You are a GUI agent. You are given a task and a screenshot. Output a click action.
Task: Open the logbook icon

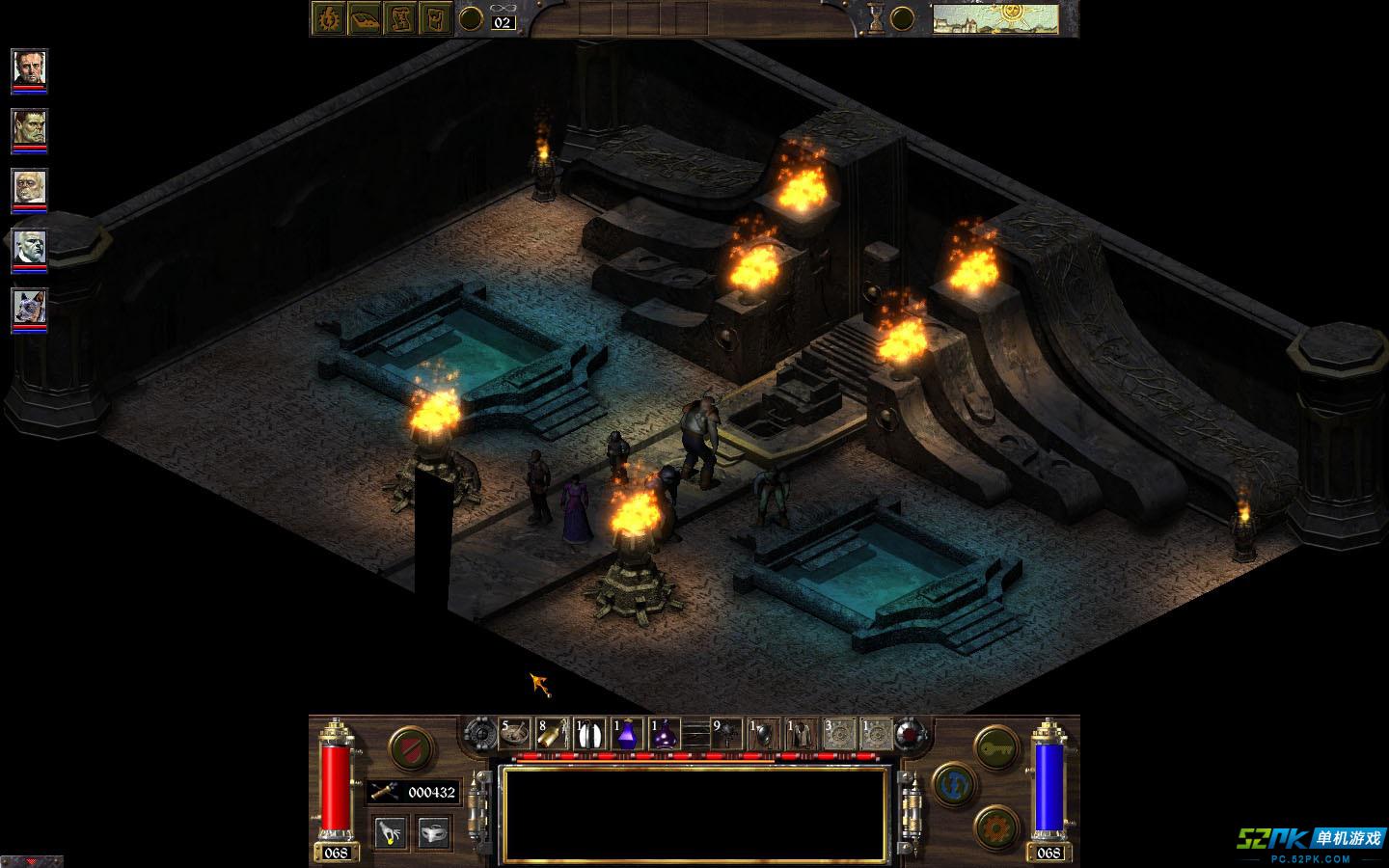[365, 18]
